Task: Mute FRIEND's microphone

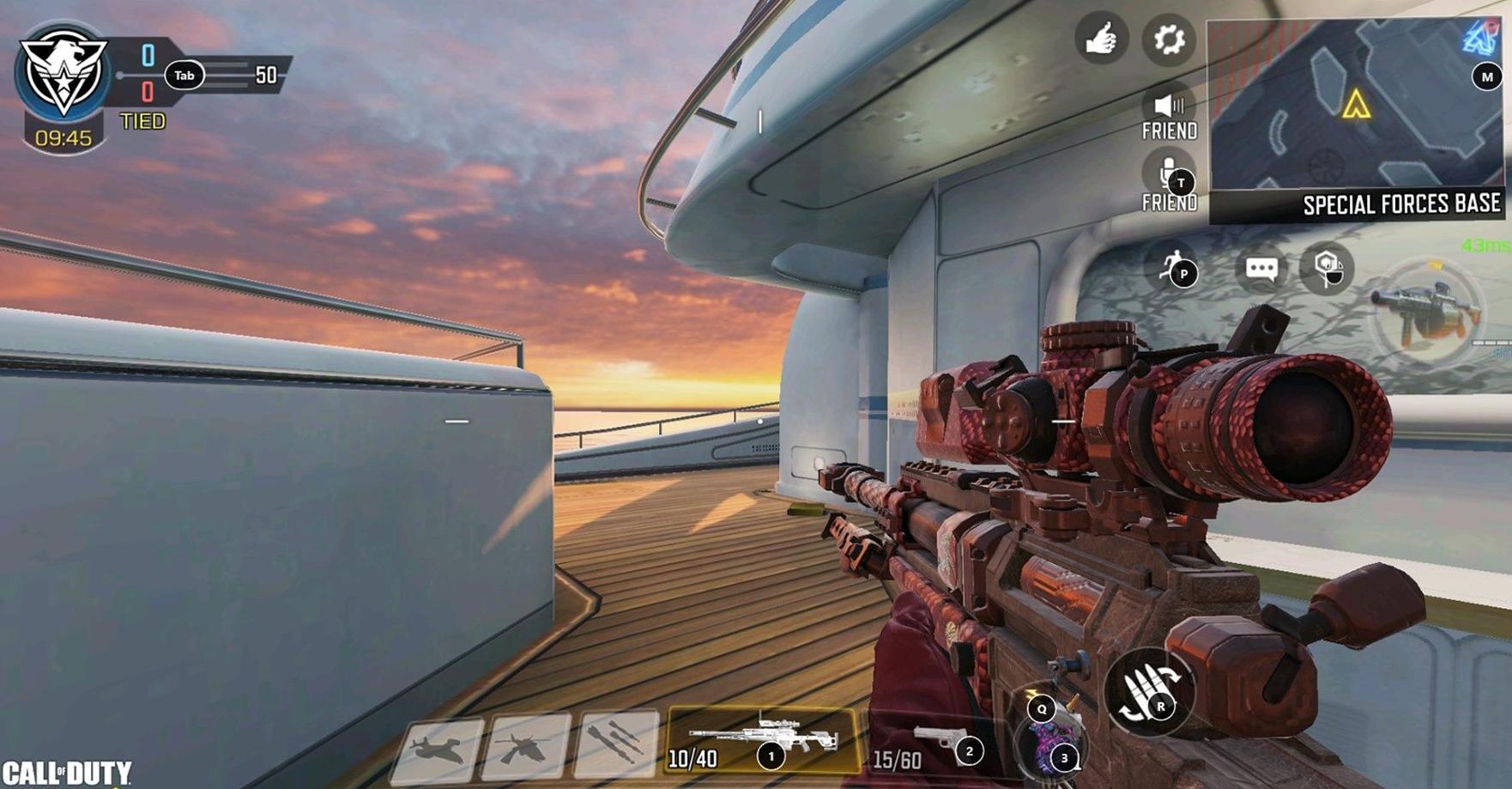Action: coord(1169,172)
